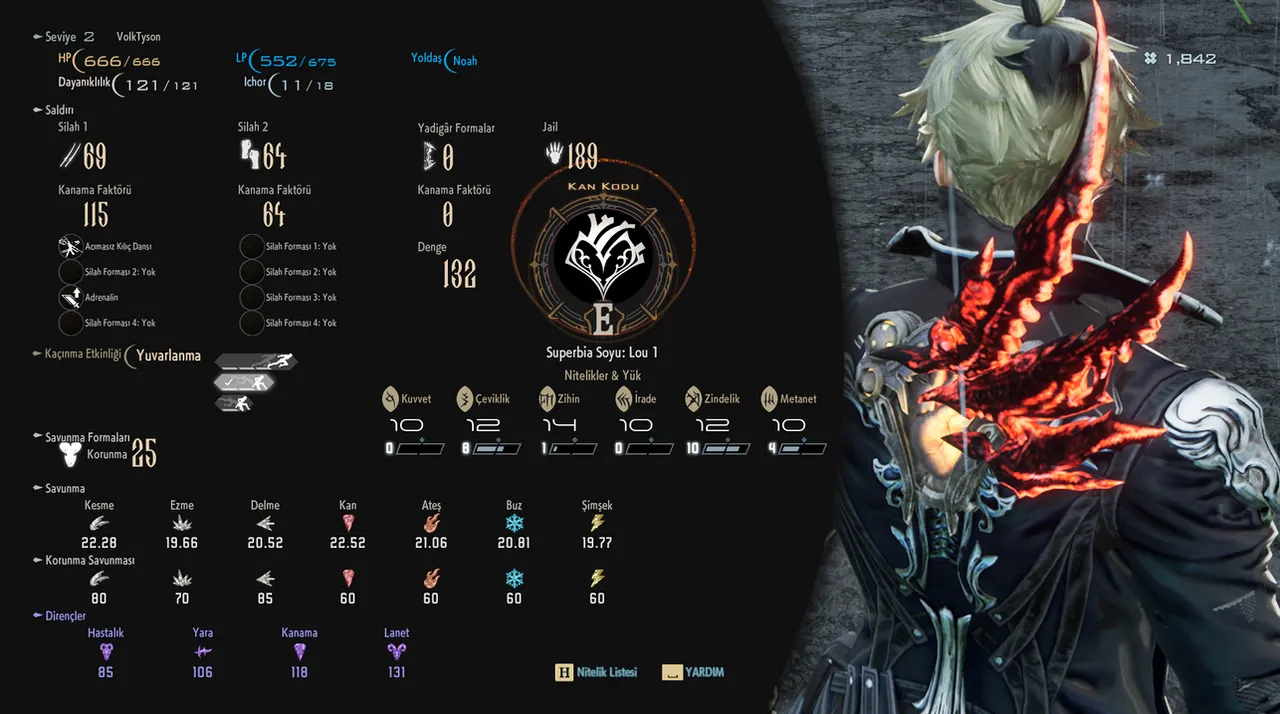Open the YARDIM help option
Viewport: 1280px width, 714px height.
pos(693,672)
